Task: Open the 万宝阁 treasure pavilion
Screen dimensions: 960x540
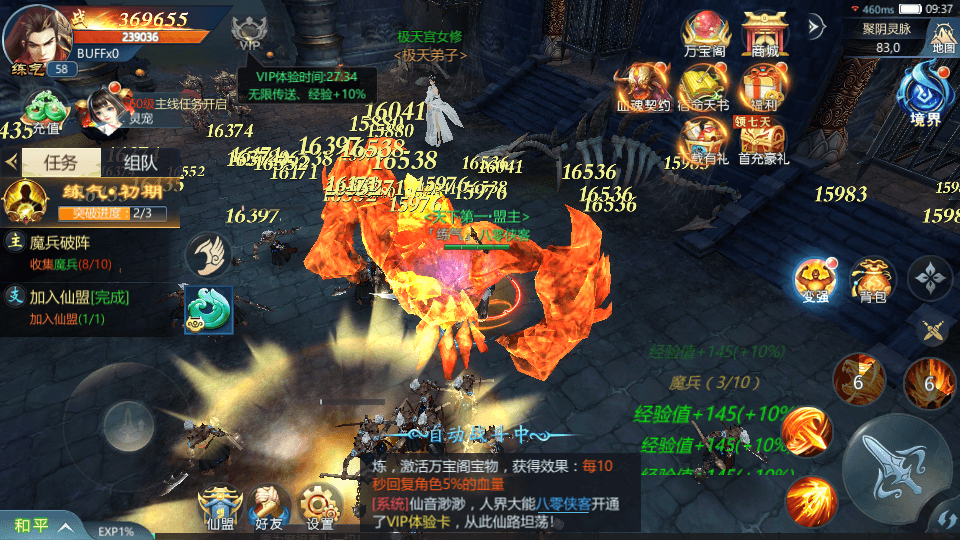Action: [703, 33]
